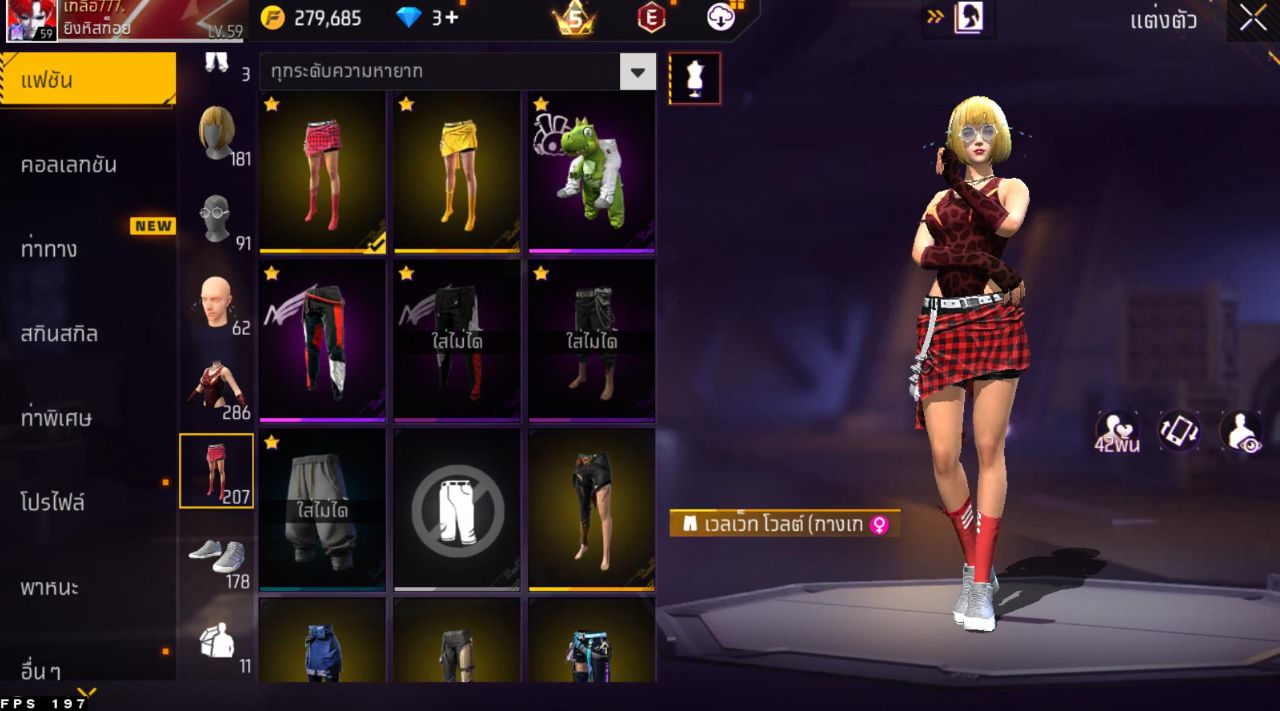Choose the glasses face accessory category
This screenshot has width=1280, height=711.
(216, 219)
